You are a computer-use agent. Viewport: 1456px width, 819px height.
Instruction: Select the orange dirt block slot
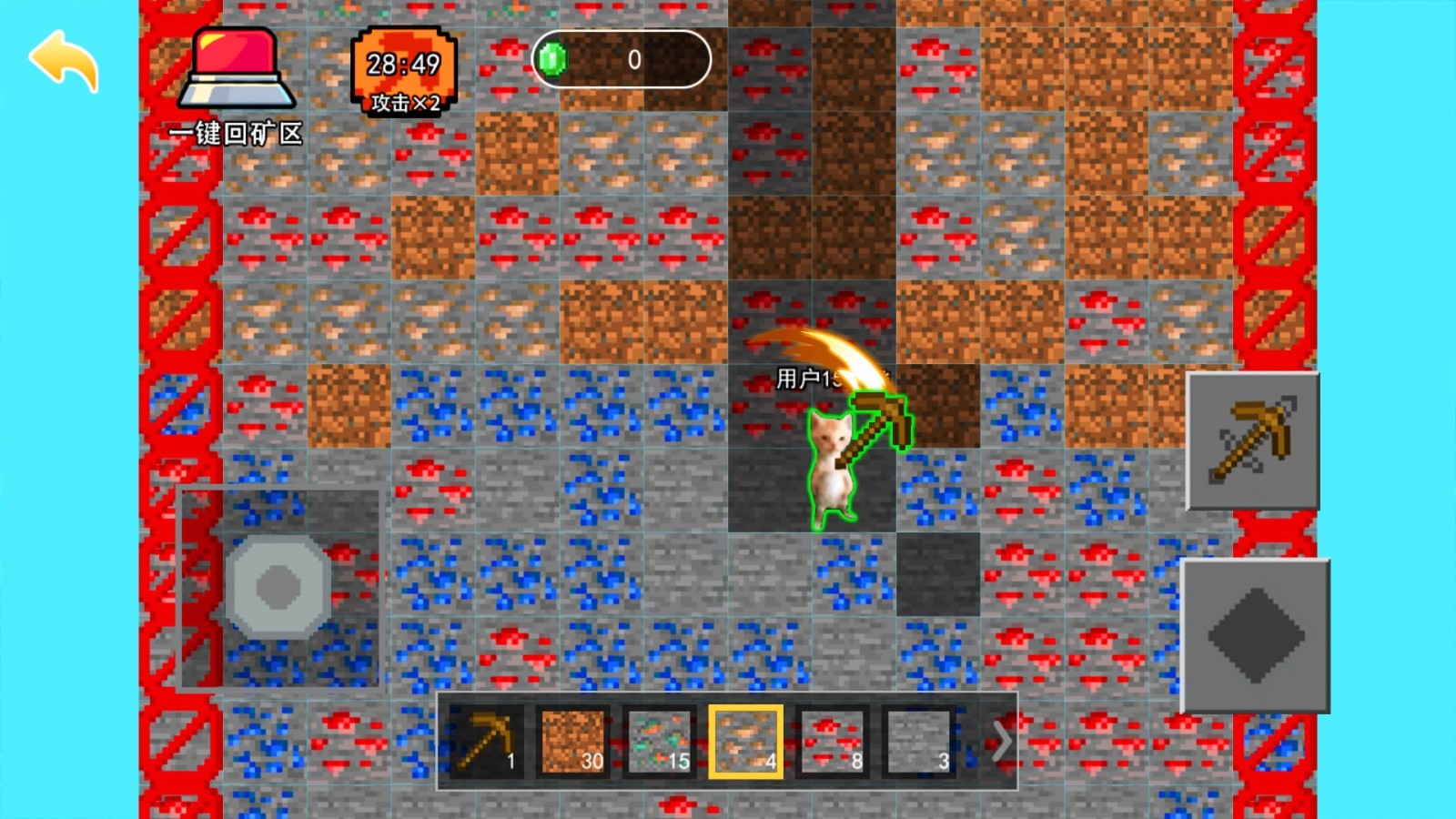point(572,742)
